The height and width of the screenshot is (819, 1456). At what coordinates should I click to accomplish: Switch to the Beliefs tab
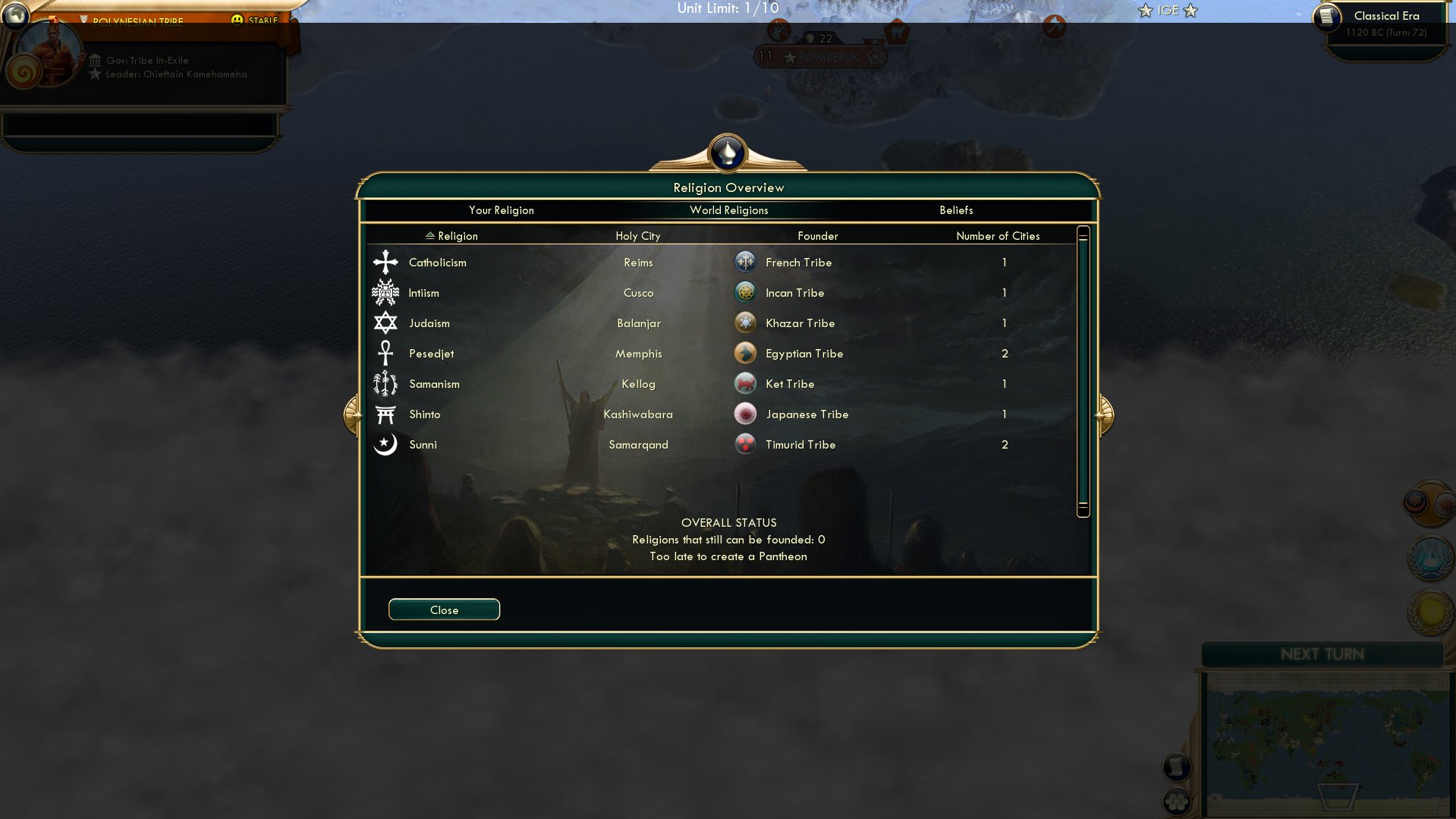[958, 210]
